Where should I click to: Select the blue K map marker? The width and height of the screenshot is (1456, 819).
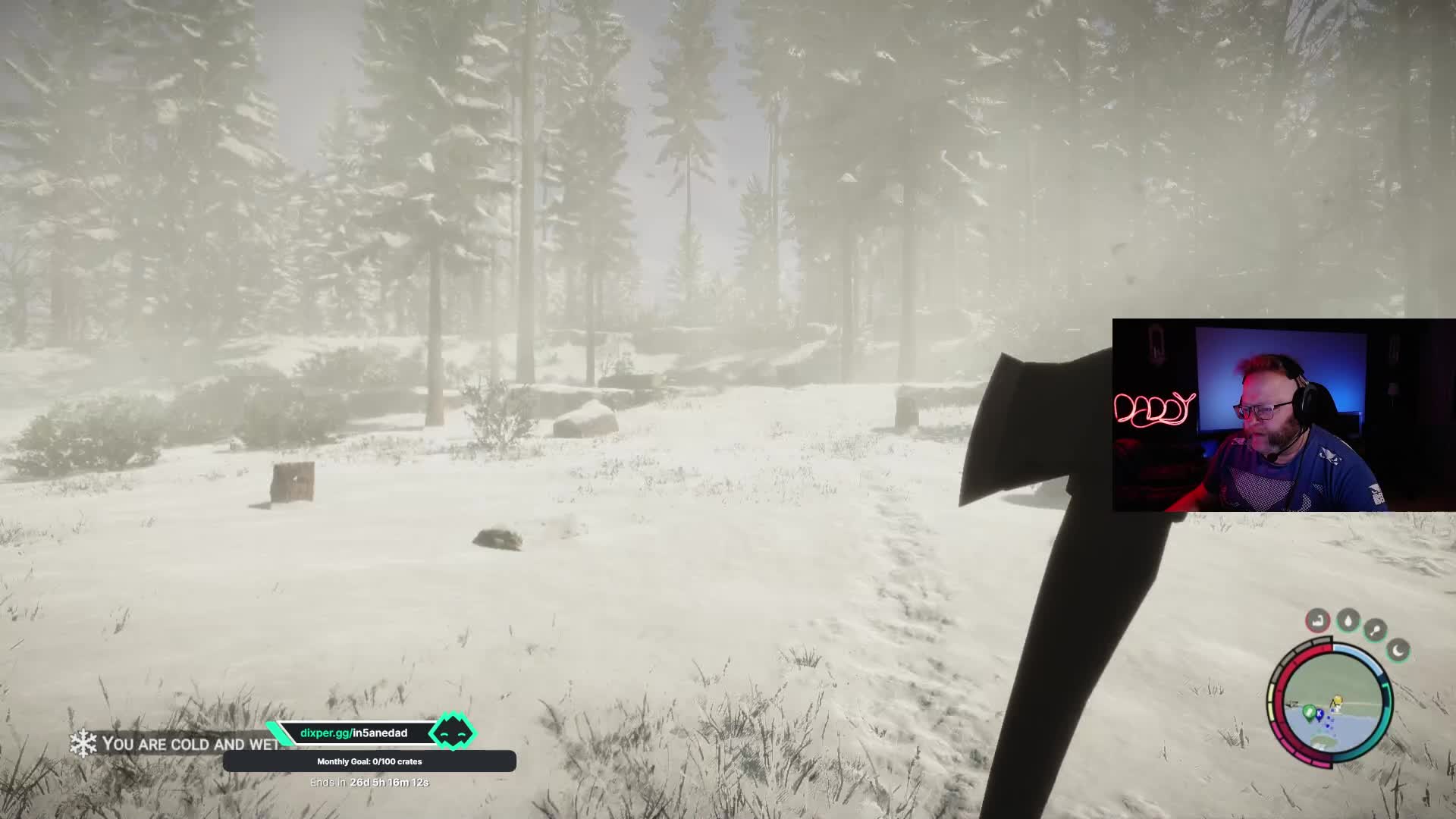[1319, 714]
